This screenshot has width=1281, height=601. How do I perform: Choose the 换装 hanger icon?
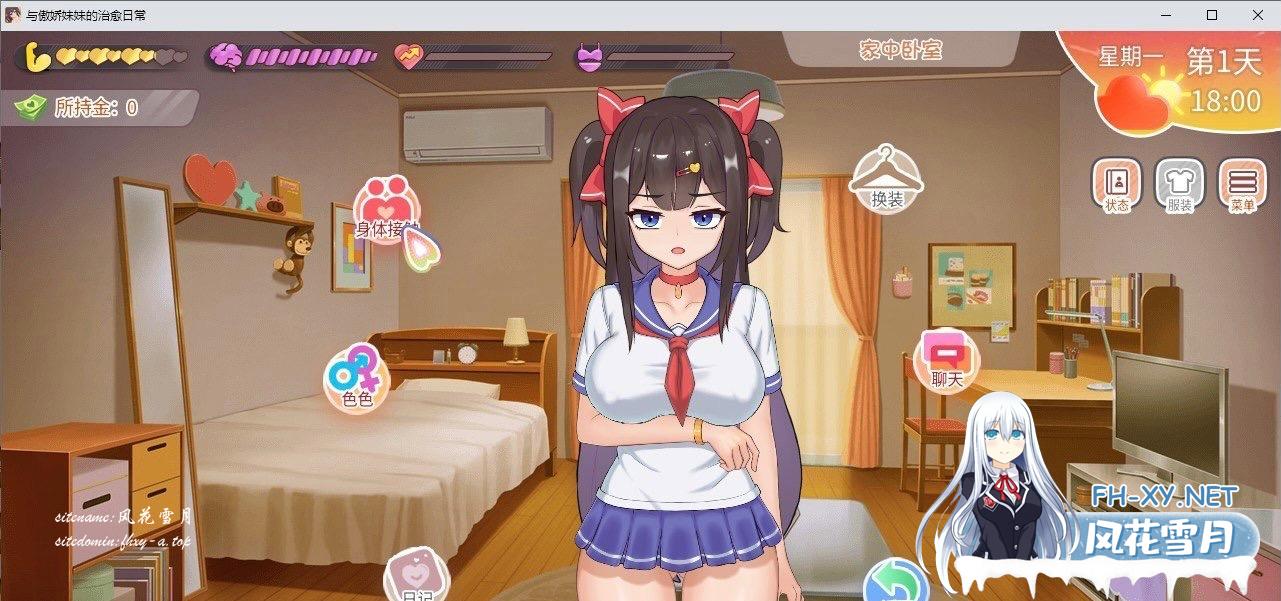(886, 177)
